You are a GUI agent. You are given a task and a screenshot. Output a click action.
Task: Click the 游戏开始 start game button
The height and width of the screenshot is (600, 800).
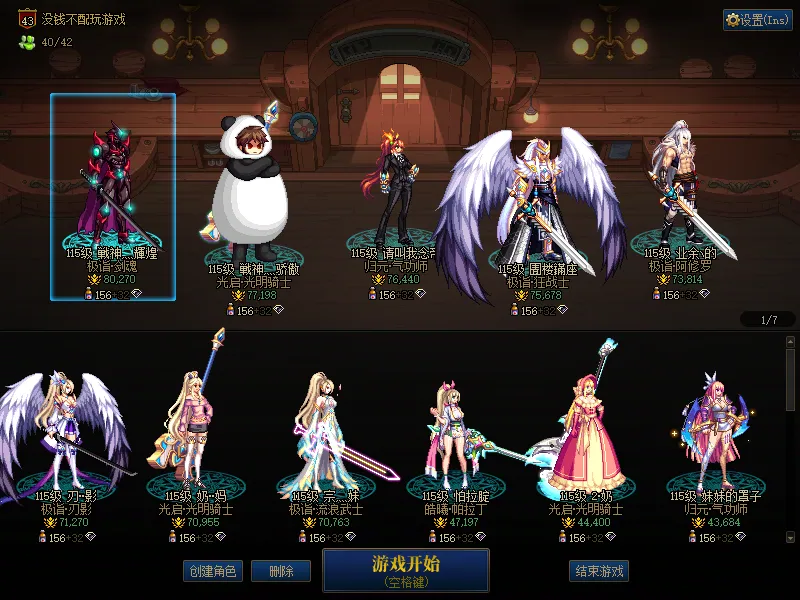pyautogui.click(x=405, y=569)
